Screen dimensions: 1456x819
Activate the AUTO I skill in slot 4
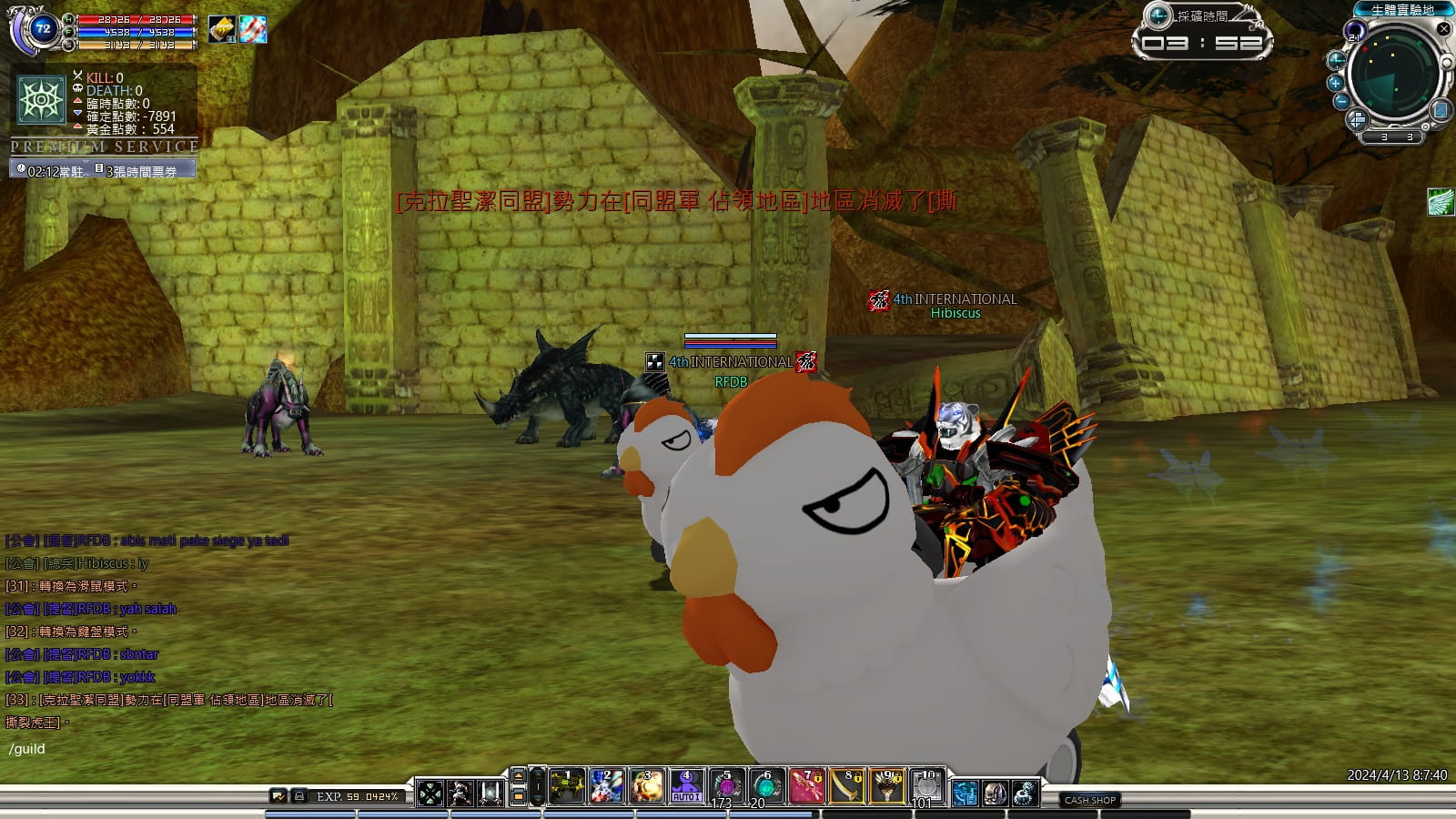686,786
